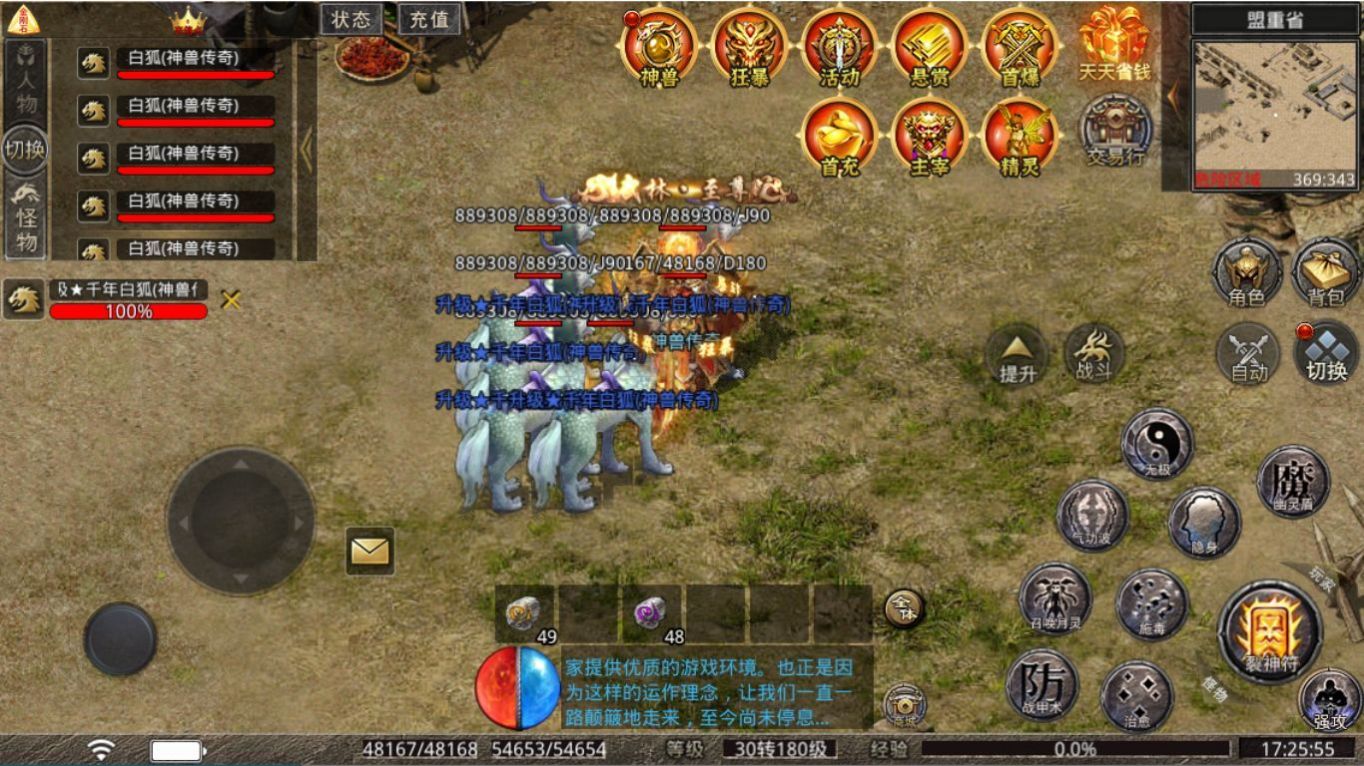Use the 治愈 healing skill

click(x=1137, y=695)
